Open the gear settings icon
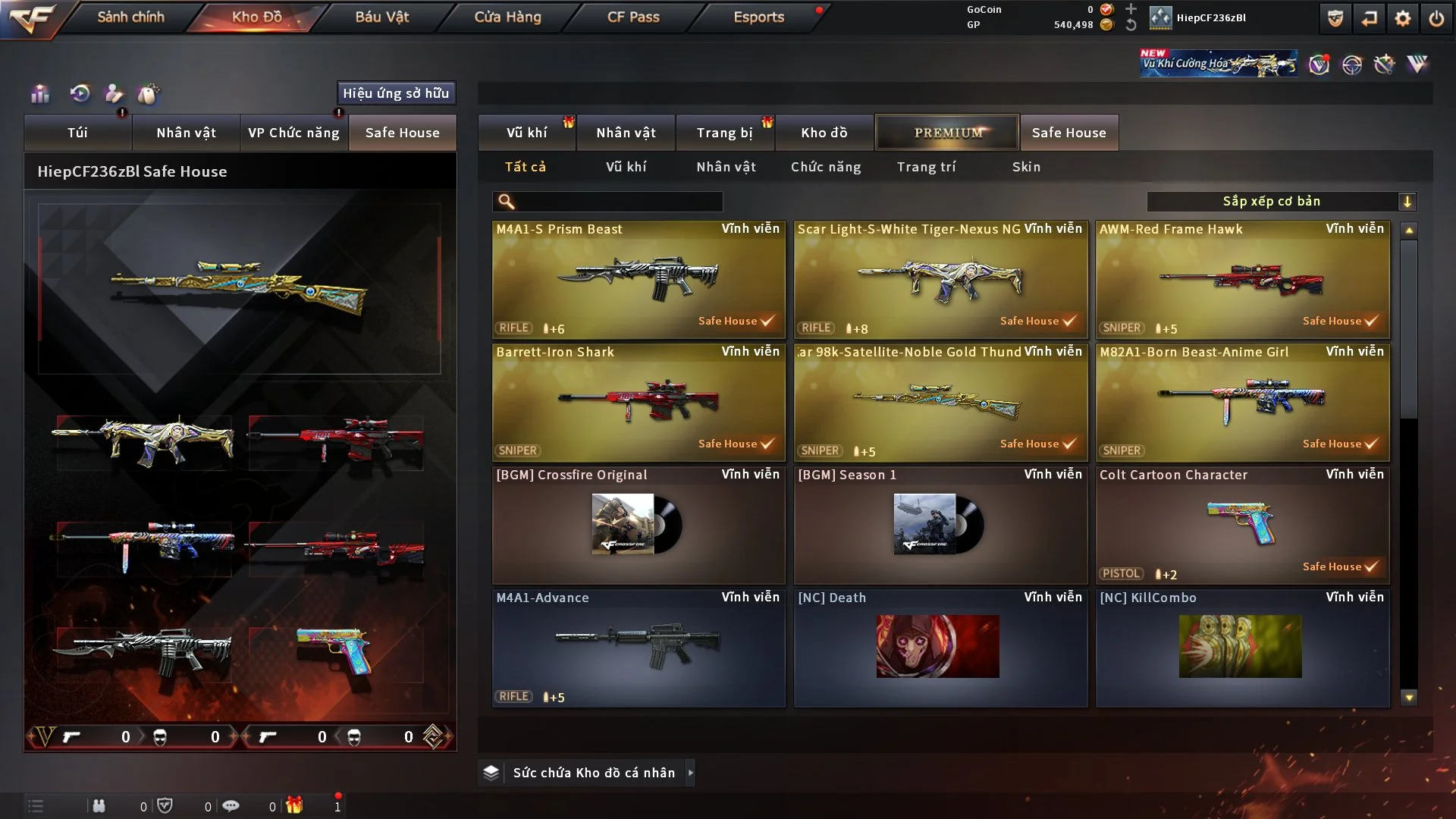This screenshot has width=1456, height=819. click(1403, 18)
